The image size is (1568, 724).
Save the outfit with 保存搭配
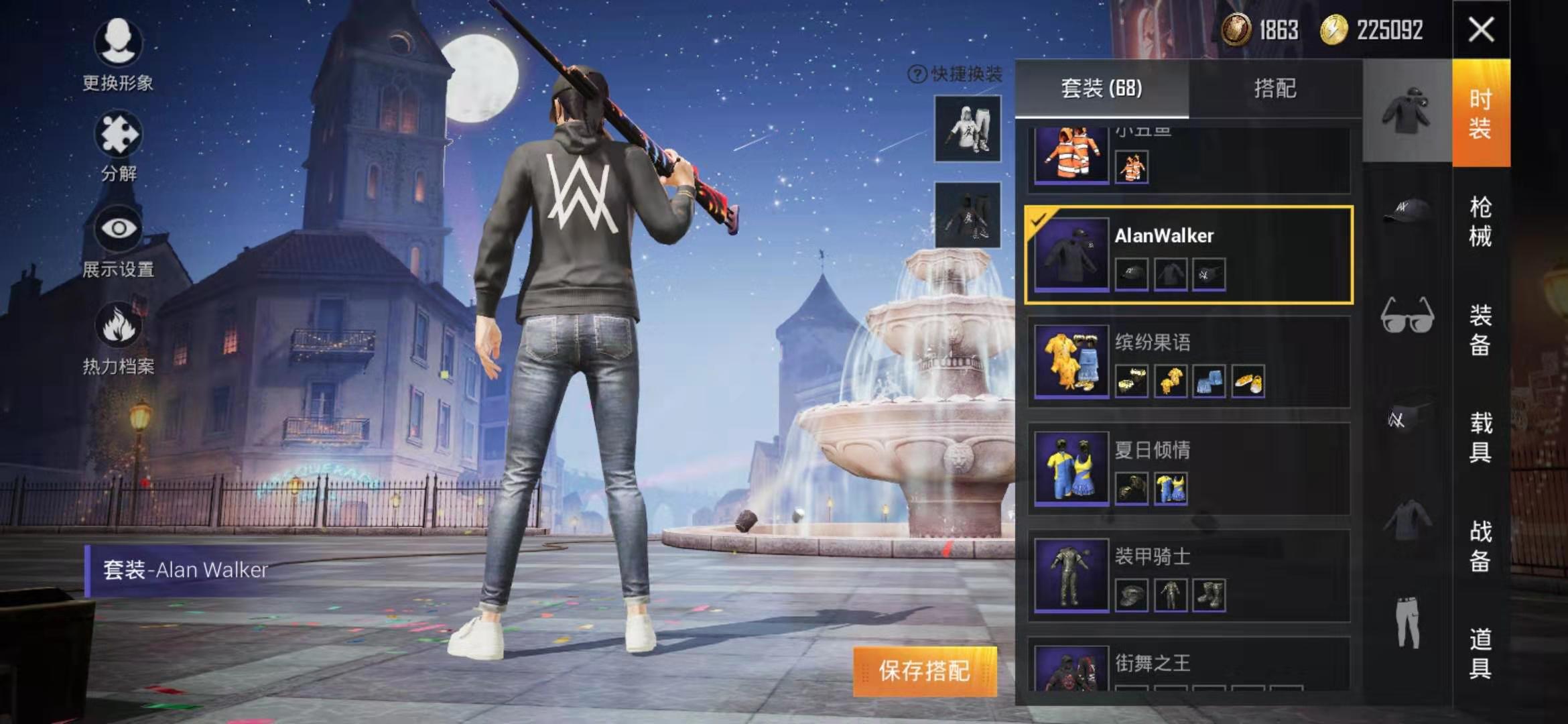pyautogui.click(x=925, y=671)
